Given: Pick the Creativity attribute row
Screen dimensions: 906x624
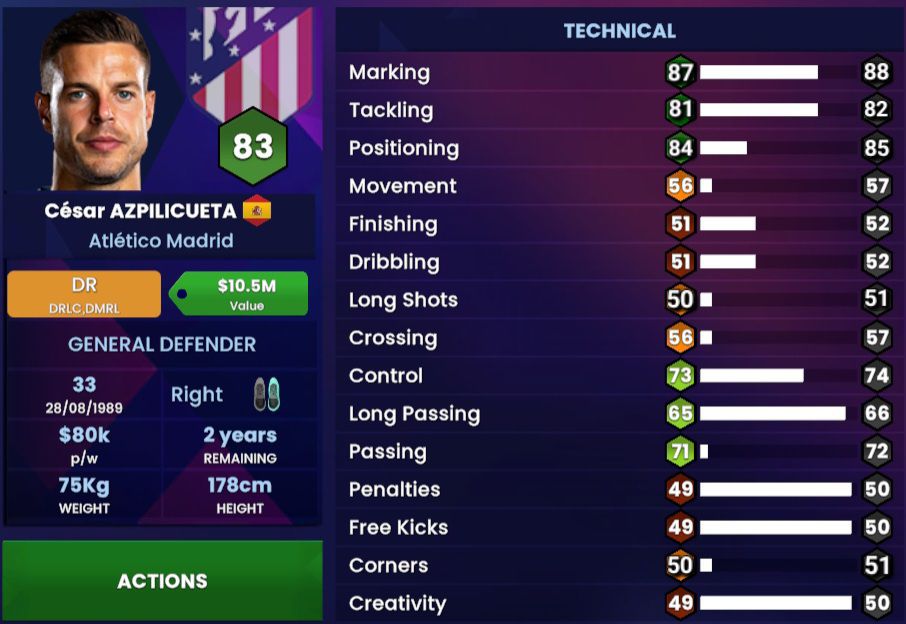Looking at the screenshot, I should click(619, 603).
